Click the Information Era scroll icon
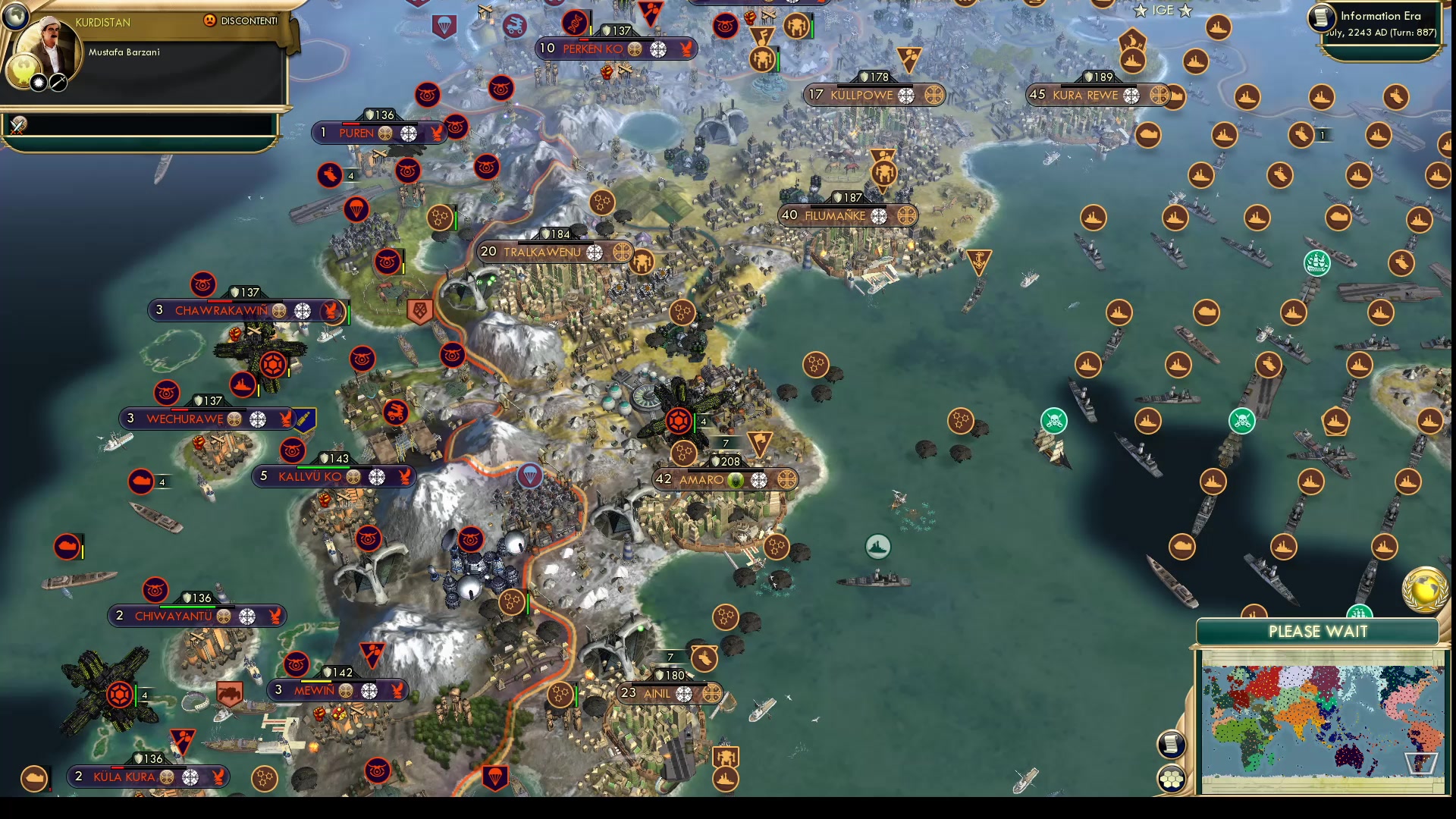This screenshot has width=1456, height=819. click(x=1321, y=19)
